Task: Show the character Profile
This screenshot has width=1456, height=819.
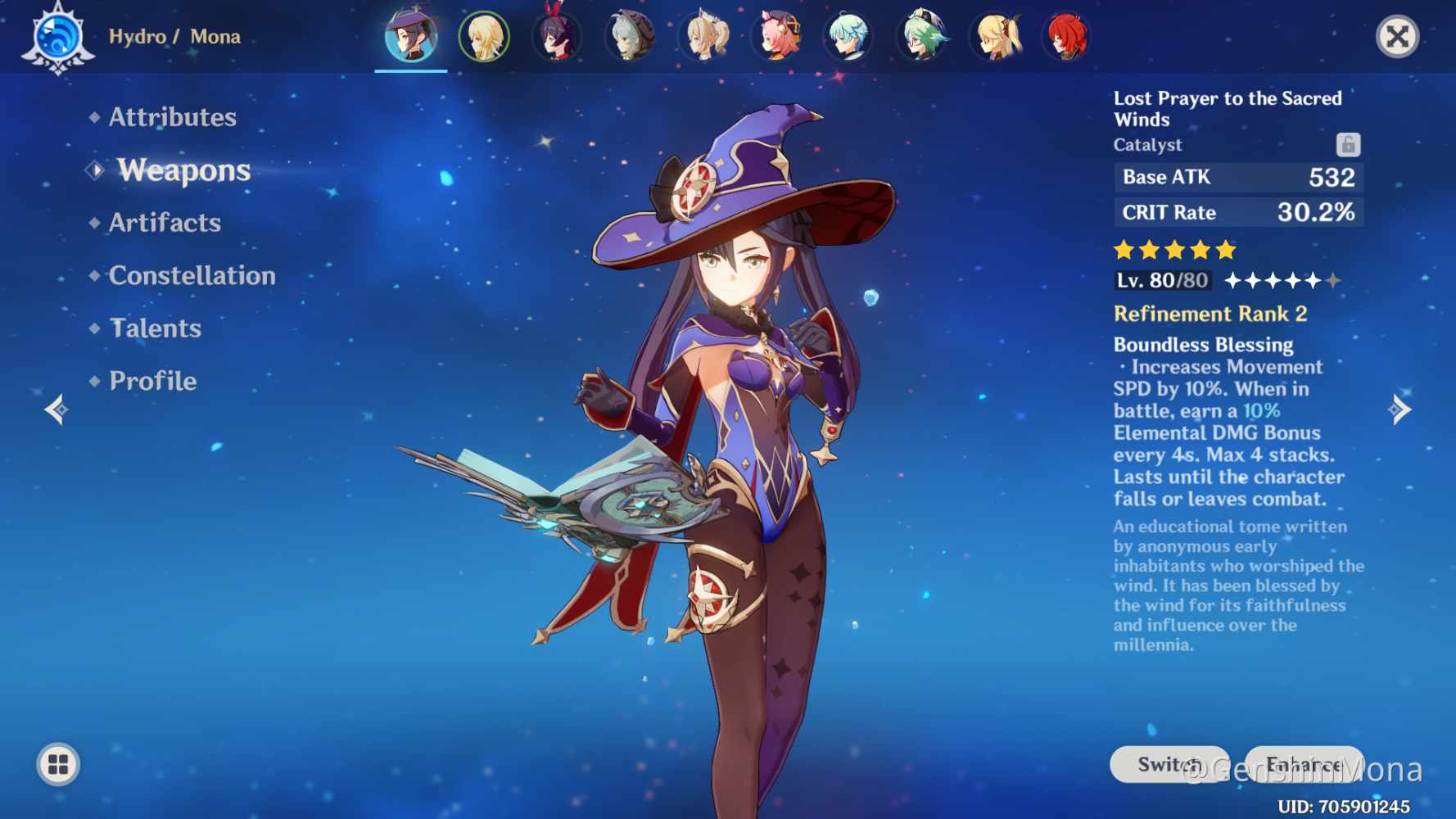Action: pos(152,381)
